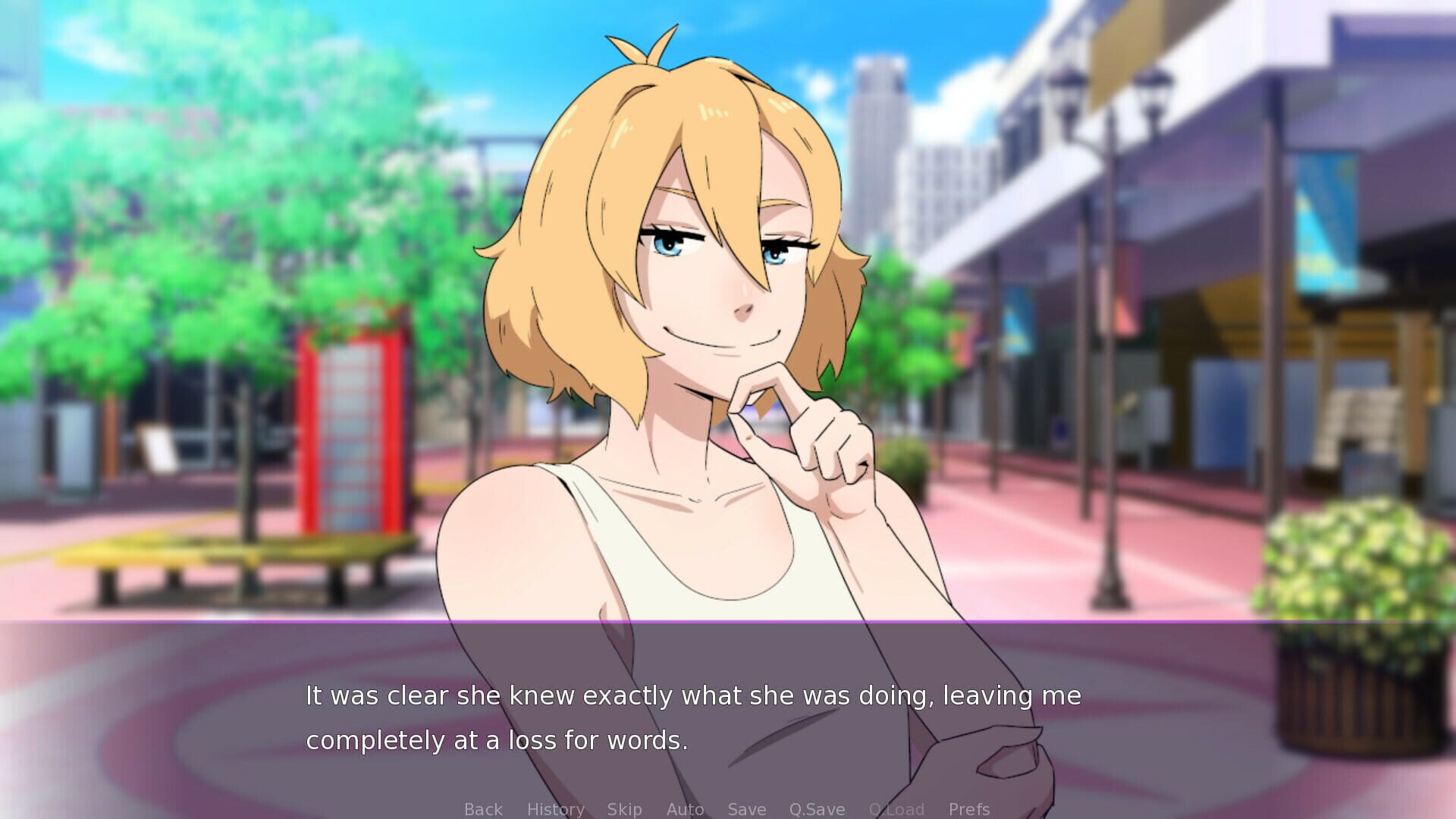Open the History log screen
This screenshot has height=819, width=1456.
[556, 809]
